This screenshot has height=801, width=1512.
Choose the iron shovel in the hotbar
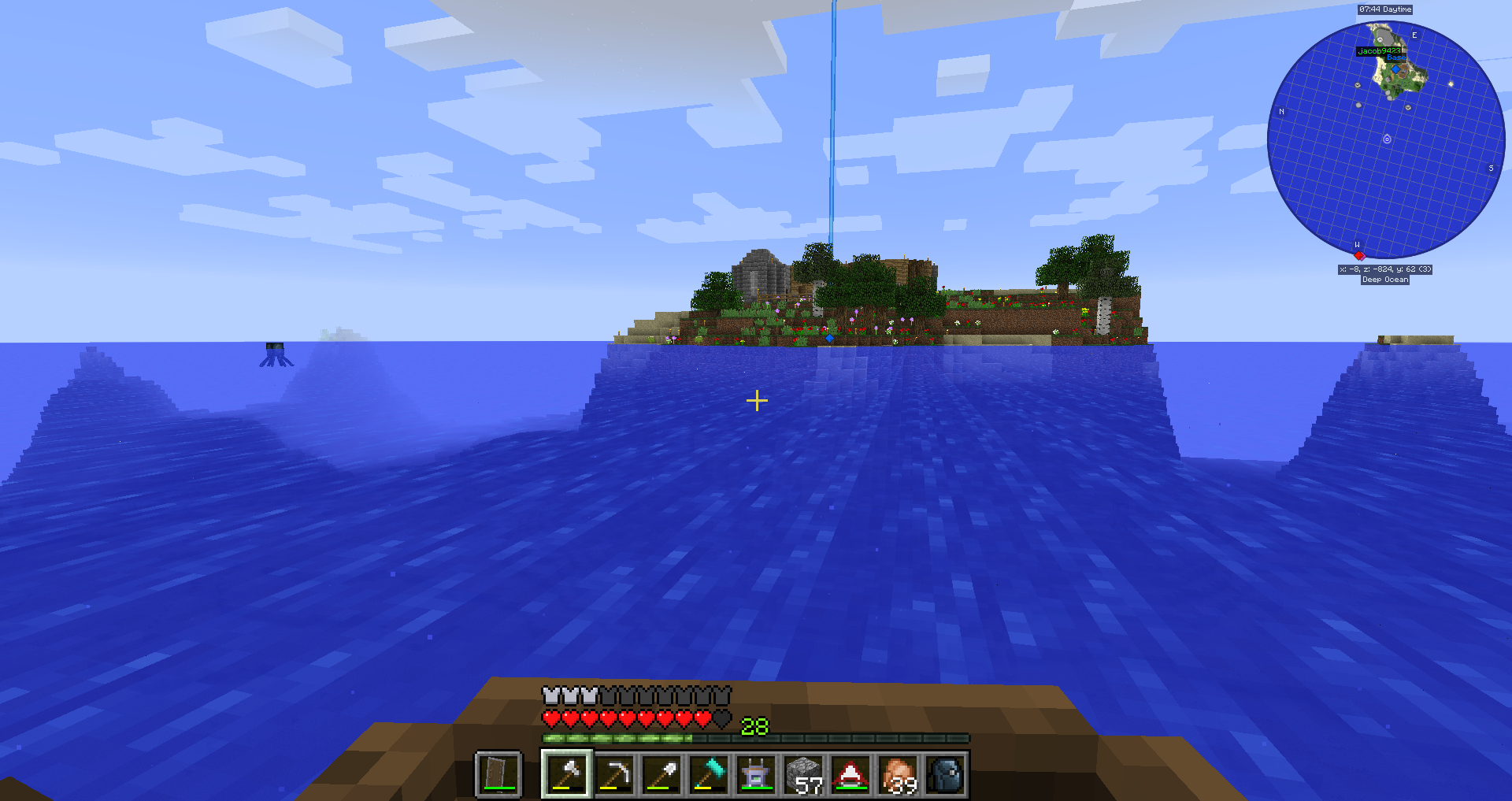click(x=661, y=774)
